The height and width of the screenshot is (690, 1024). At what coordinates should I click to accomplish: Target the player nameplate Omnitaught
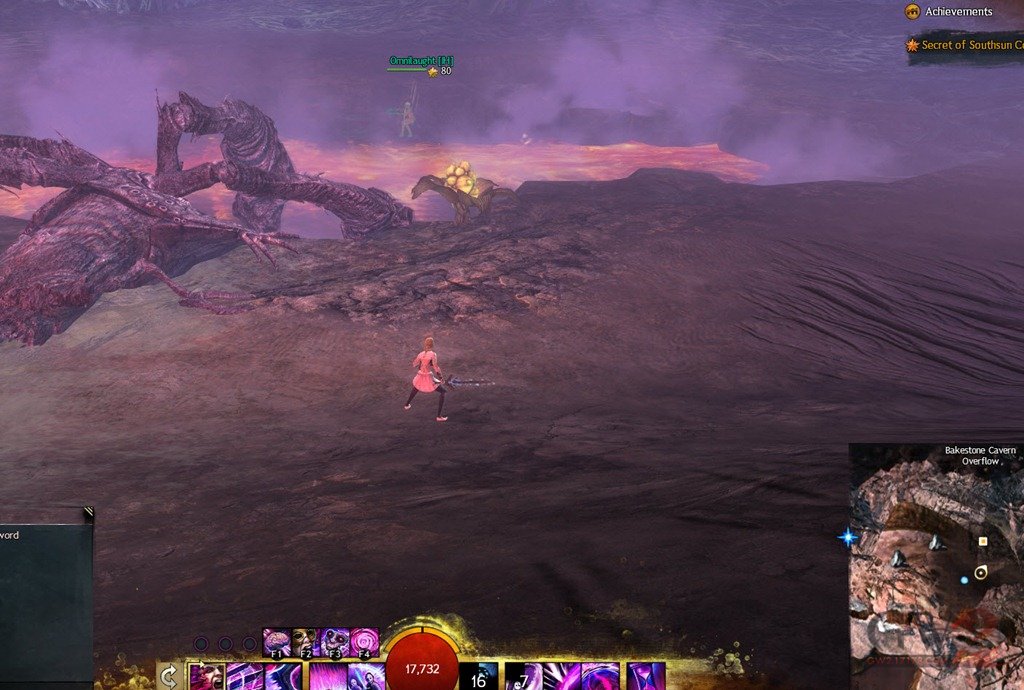420,61
